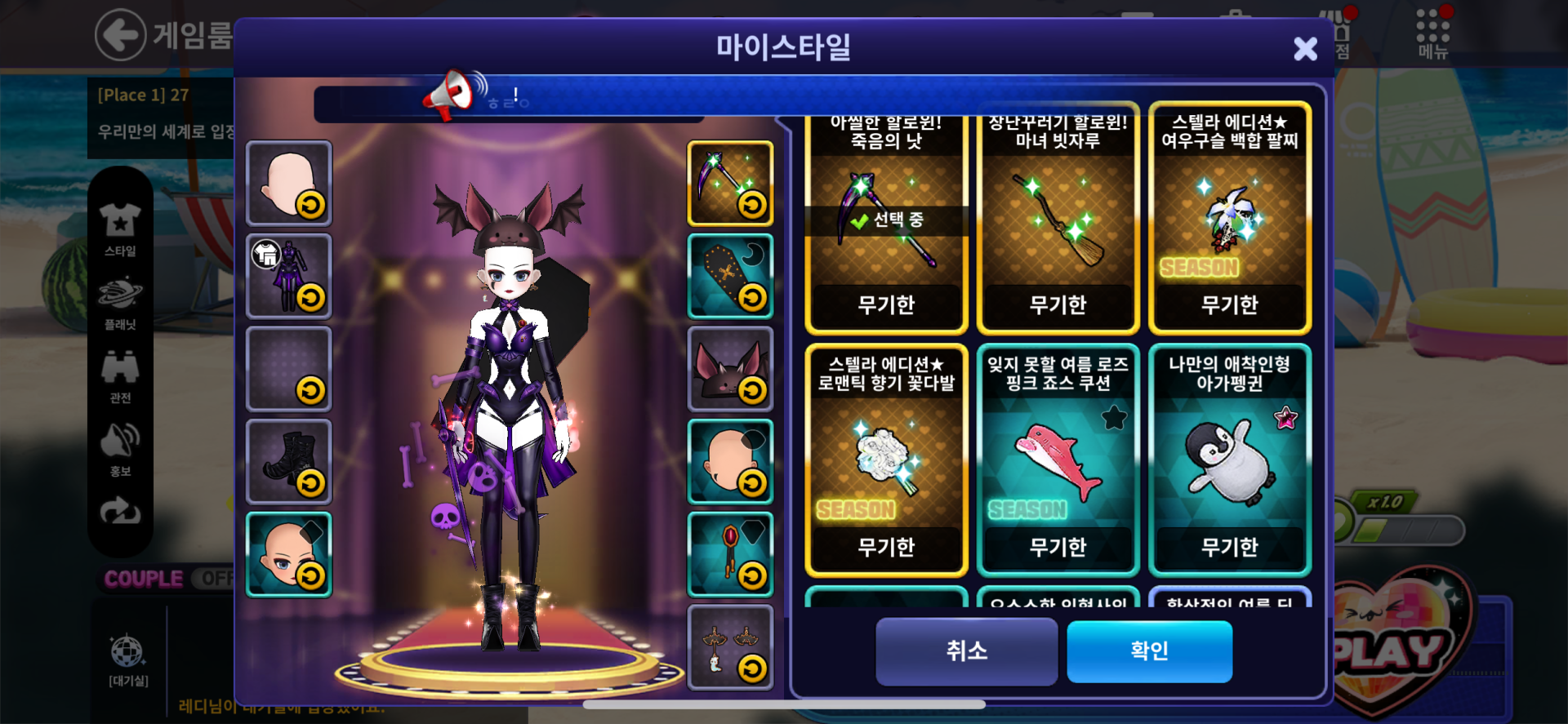Cancel with the 취소 button
Viewport: 1568px width, 724px height.
click(966, 651)
